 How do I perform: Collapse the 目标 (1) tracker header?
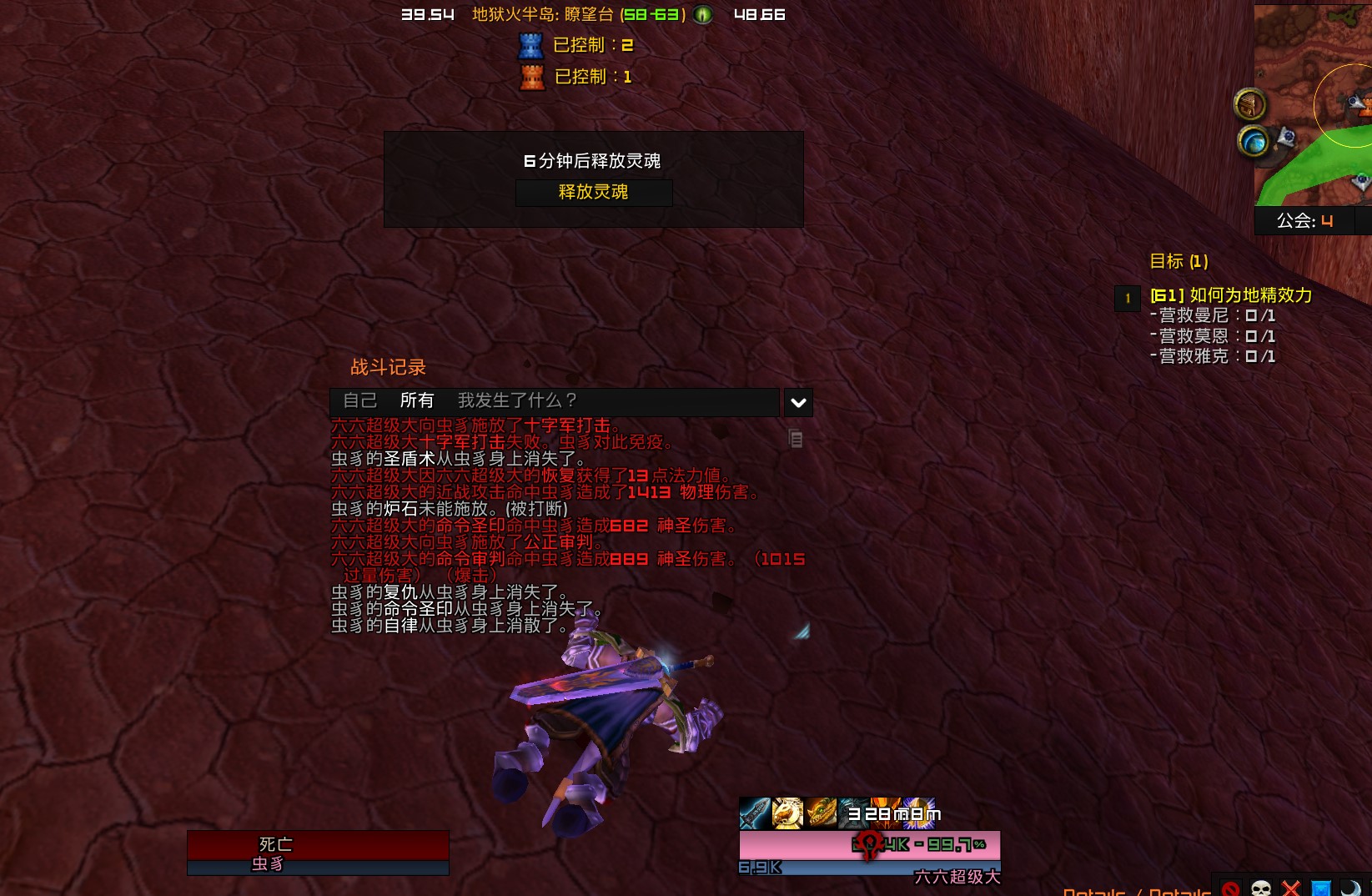1181,261
